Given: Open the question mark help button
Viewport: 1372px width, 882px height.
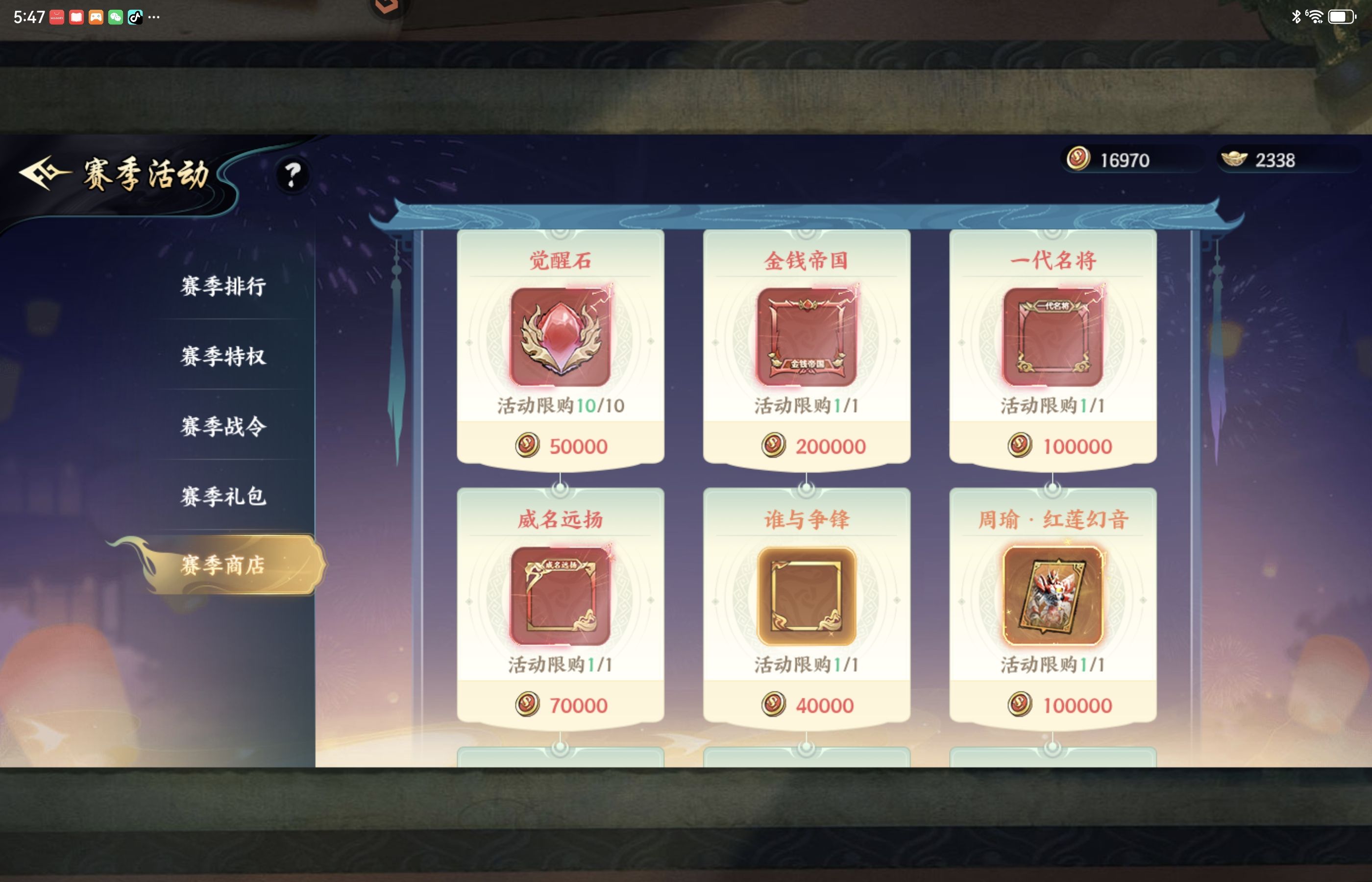Looking at the screenshot, I should [293, 175].
